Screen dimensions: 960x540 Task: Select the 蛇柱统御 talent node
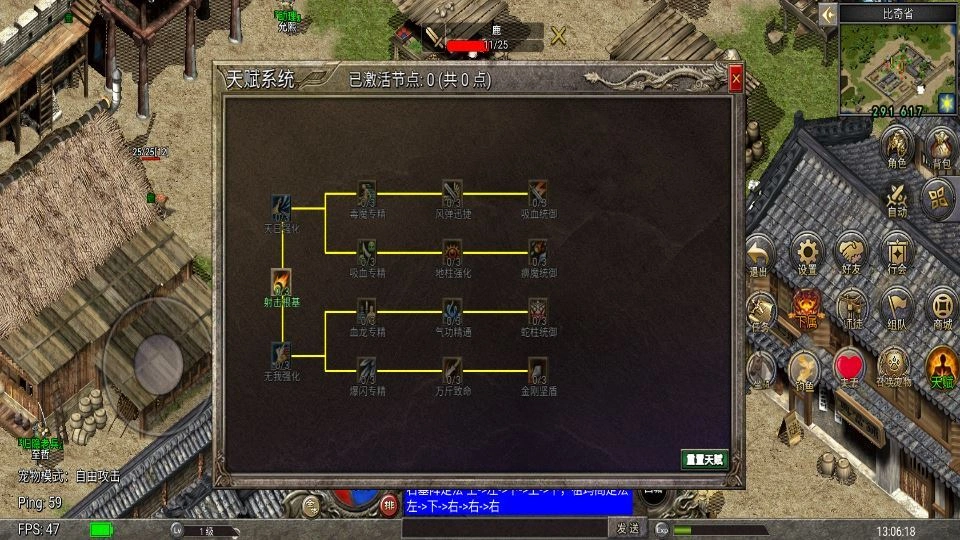pos(538,311)
